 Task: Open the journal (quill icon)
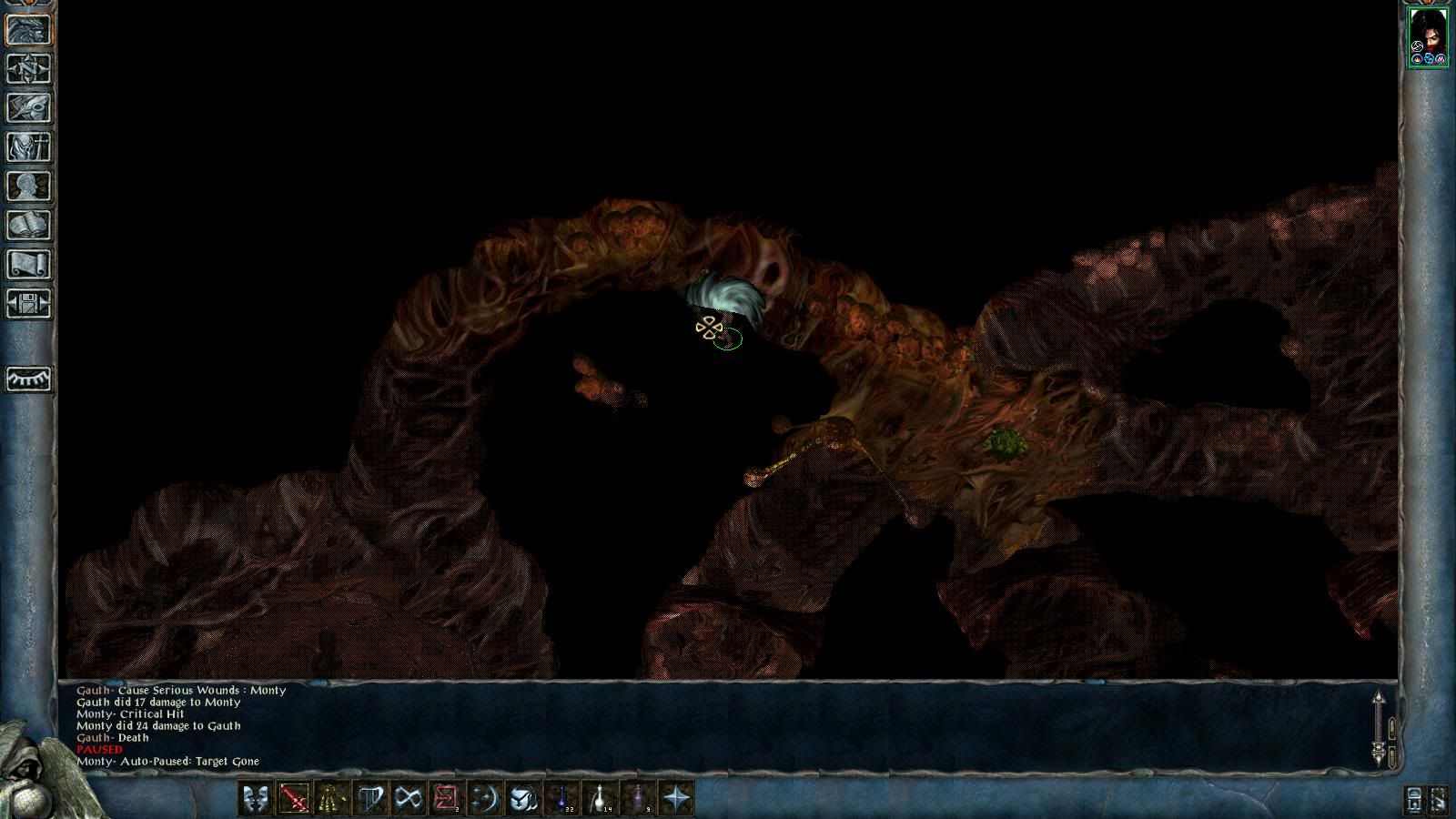tap(29, 108)
